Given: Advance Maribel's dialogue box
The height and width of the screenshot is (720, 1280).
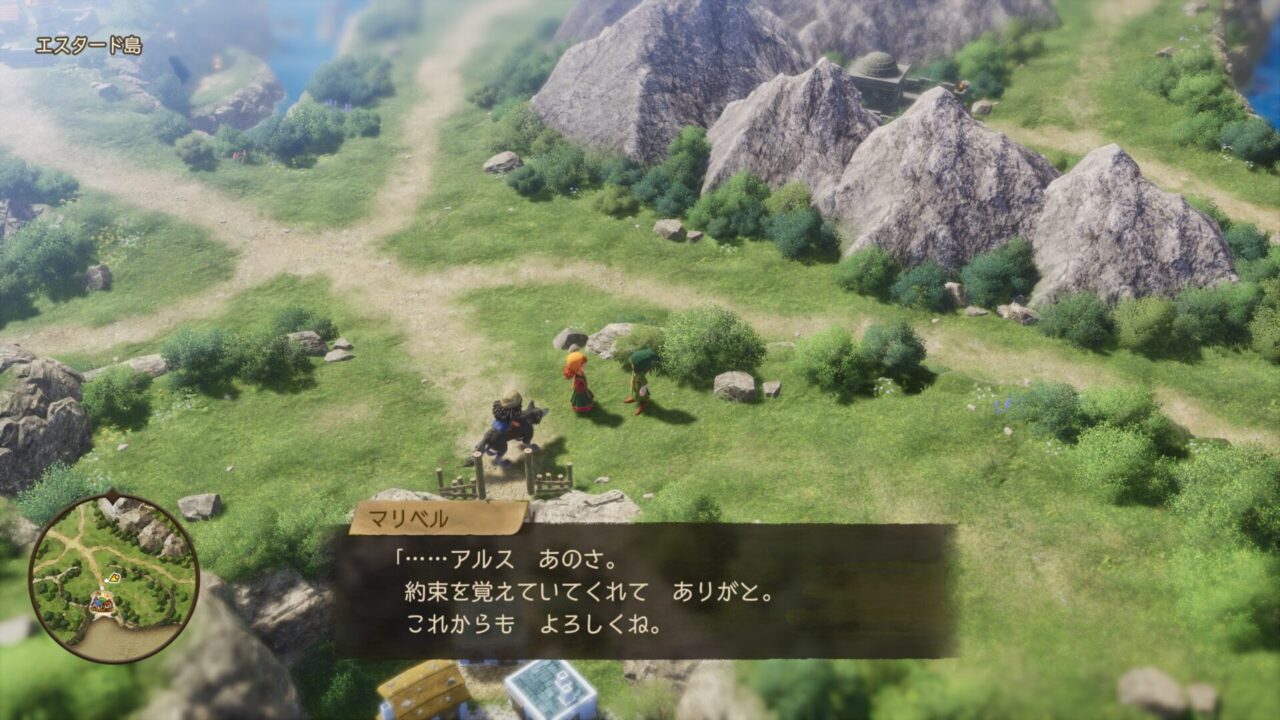Looking at the screenshot, I should [644, 590].
